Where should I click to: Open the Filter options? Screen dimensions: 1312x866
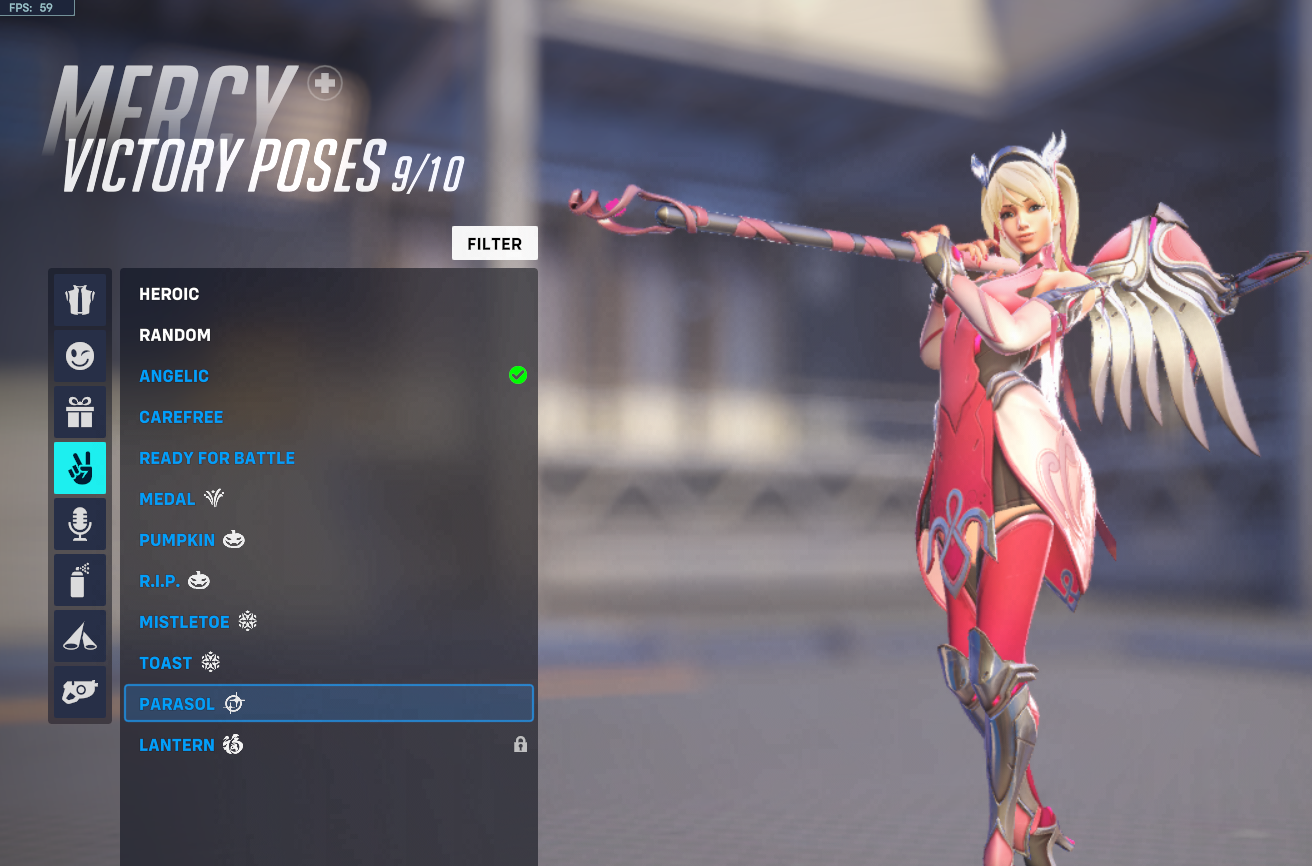pyautogui.click(x=494, y=243)
